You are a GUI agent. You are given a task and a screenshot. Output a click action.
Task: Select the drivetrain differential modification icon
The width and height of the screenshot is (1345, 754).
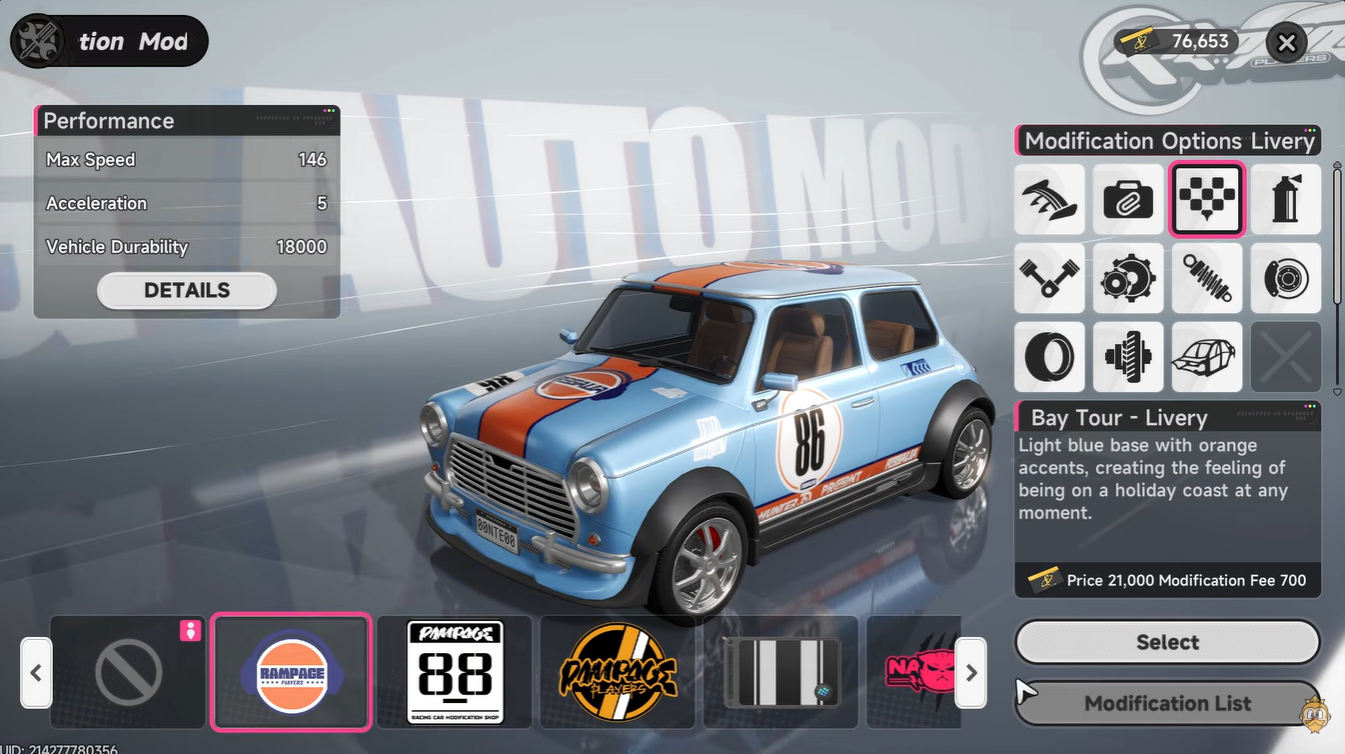click(x=1128, y=357)
